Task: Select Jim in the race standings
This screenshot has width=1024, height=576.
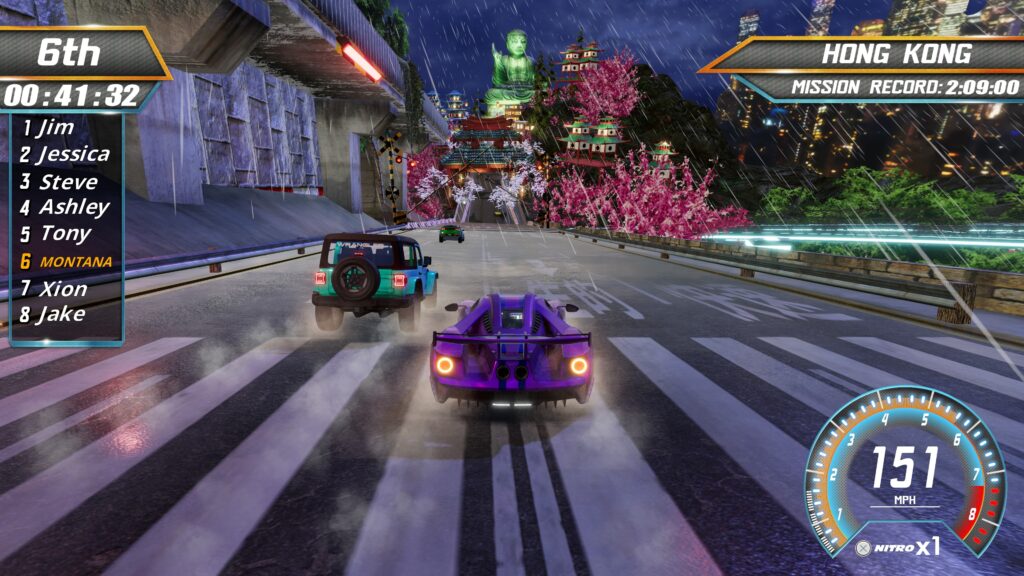Action: click(57, 128)
